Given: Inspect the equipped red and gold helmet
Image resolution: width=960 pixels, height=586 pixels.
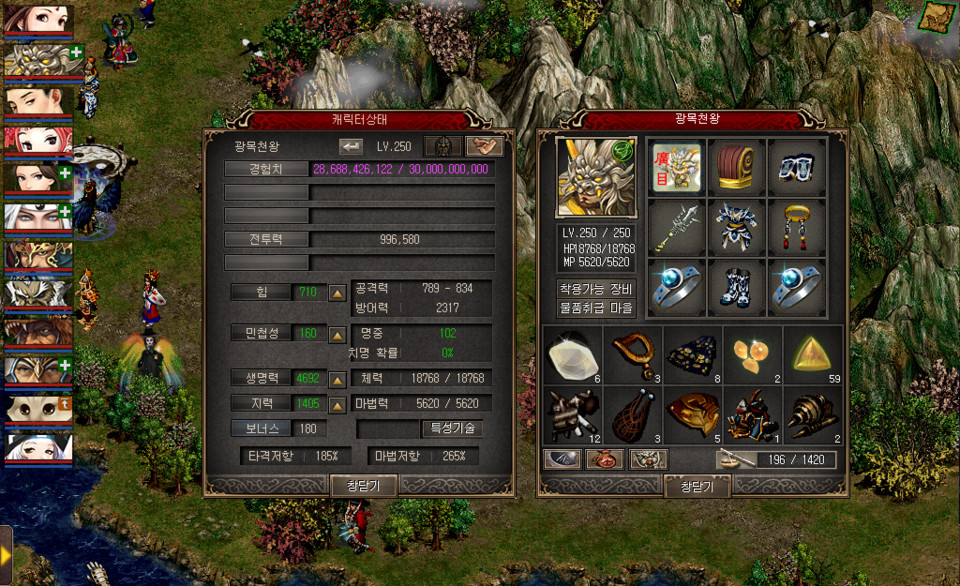Looking at the screenshot, I should [736, 167].
